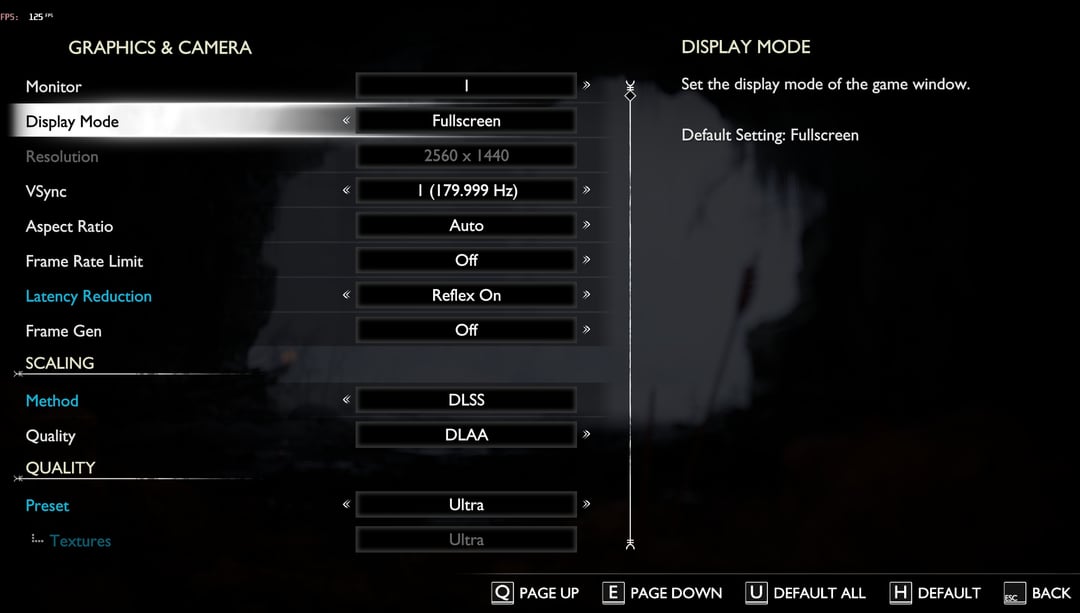
Task: Click the Page Down button
Action: (x=662, y=593)
